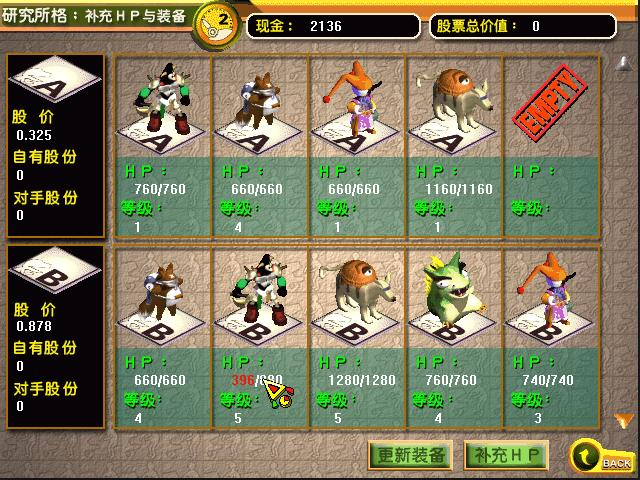Viewport: 640px width, 480px height.
Task: Click the up arrow of the list scroller
Action: tap(623, 63)
